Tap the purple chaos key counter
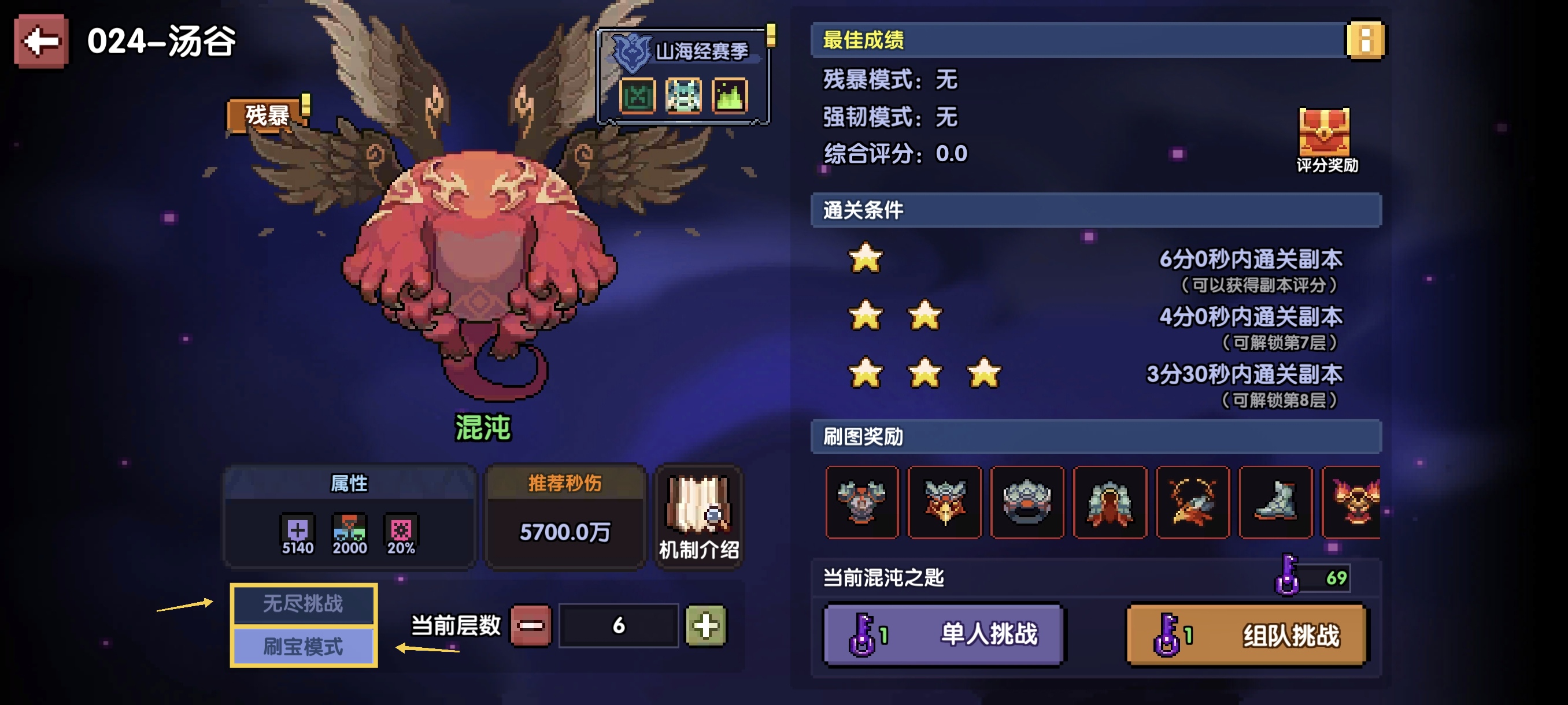The image size is (1568, 705). 1313,577
